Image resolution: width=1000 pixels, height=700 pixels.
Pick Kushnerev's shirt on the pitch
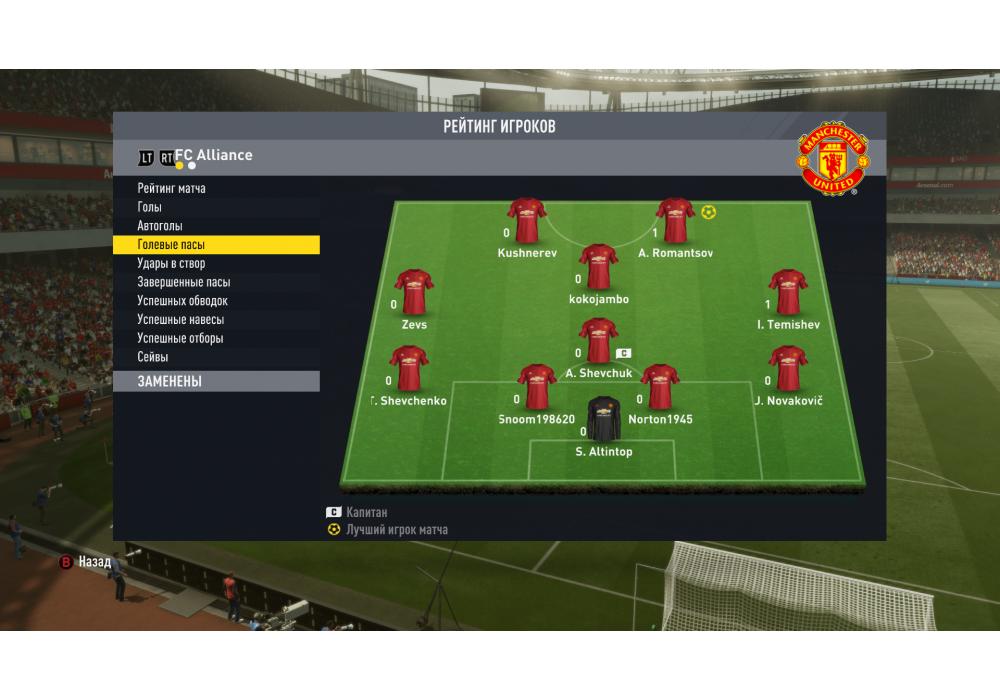click(x=526, y=221)
